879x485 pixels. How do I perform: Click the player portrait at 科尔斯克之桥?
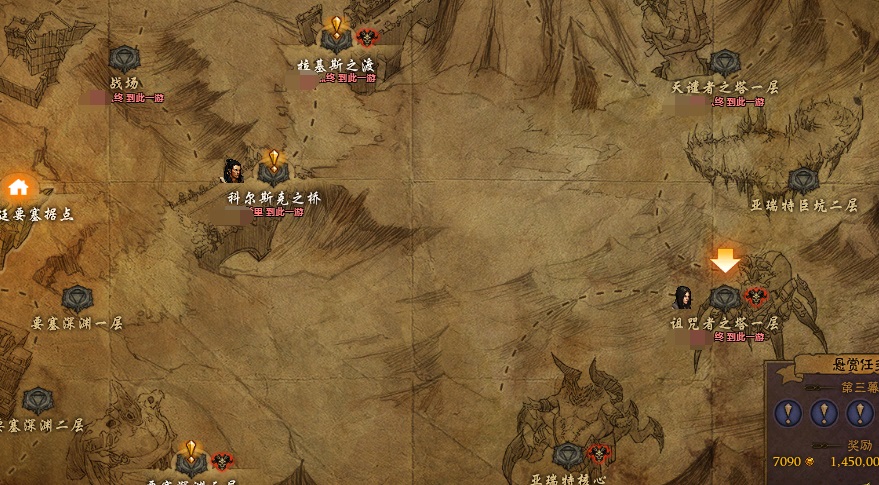coord(233,171)
